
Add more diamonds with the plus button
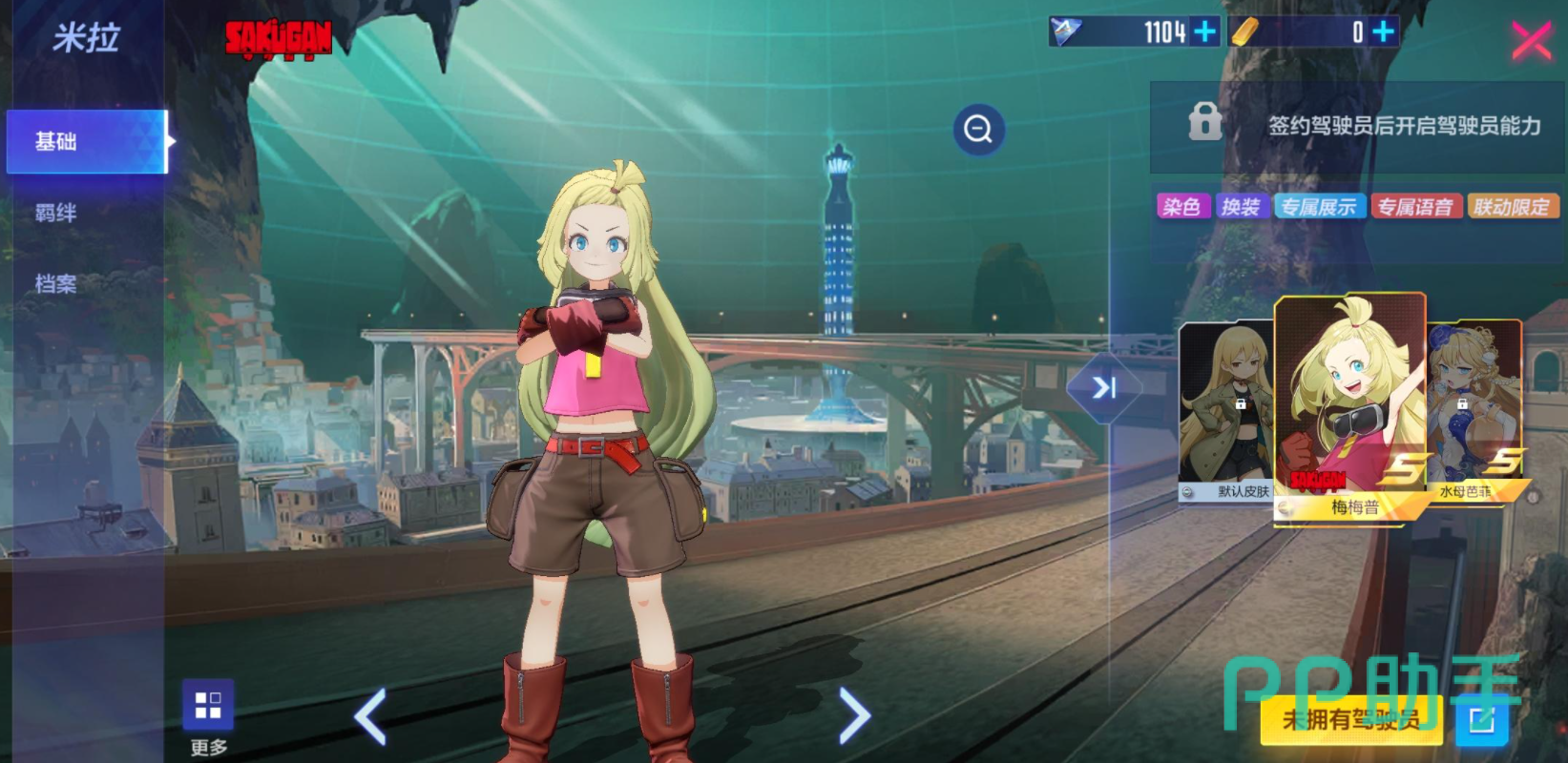(1205, 32)
